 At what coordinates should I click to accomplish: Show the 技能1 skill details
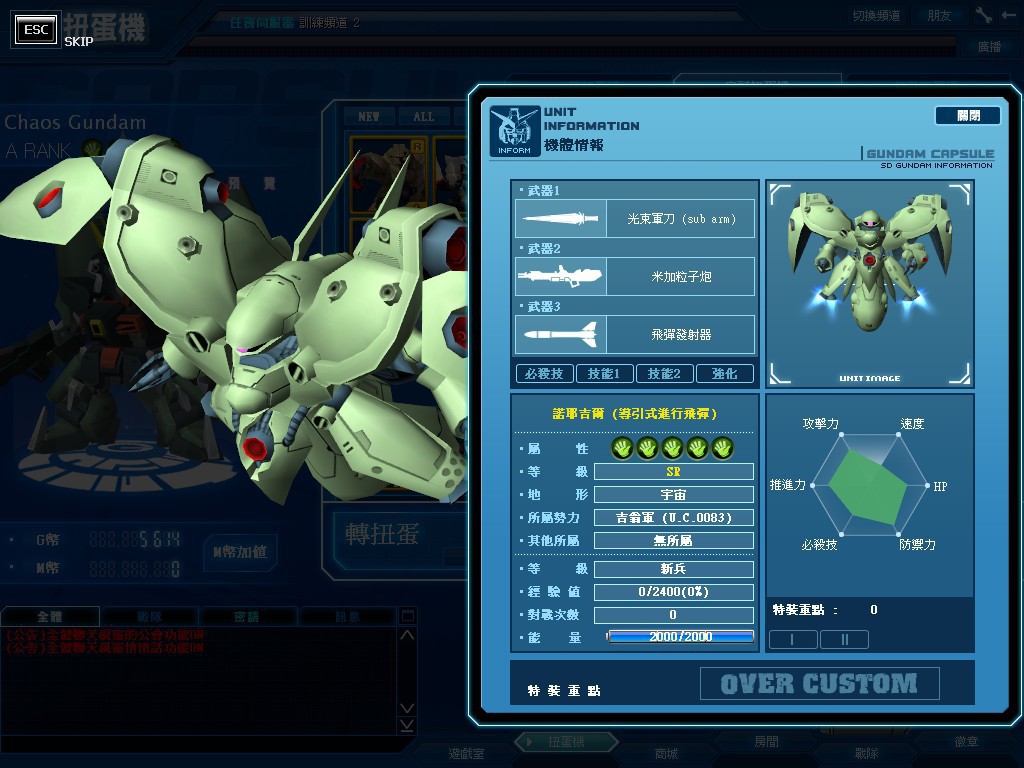point(604,374)
